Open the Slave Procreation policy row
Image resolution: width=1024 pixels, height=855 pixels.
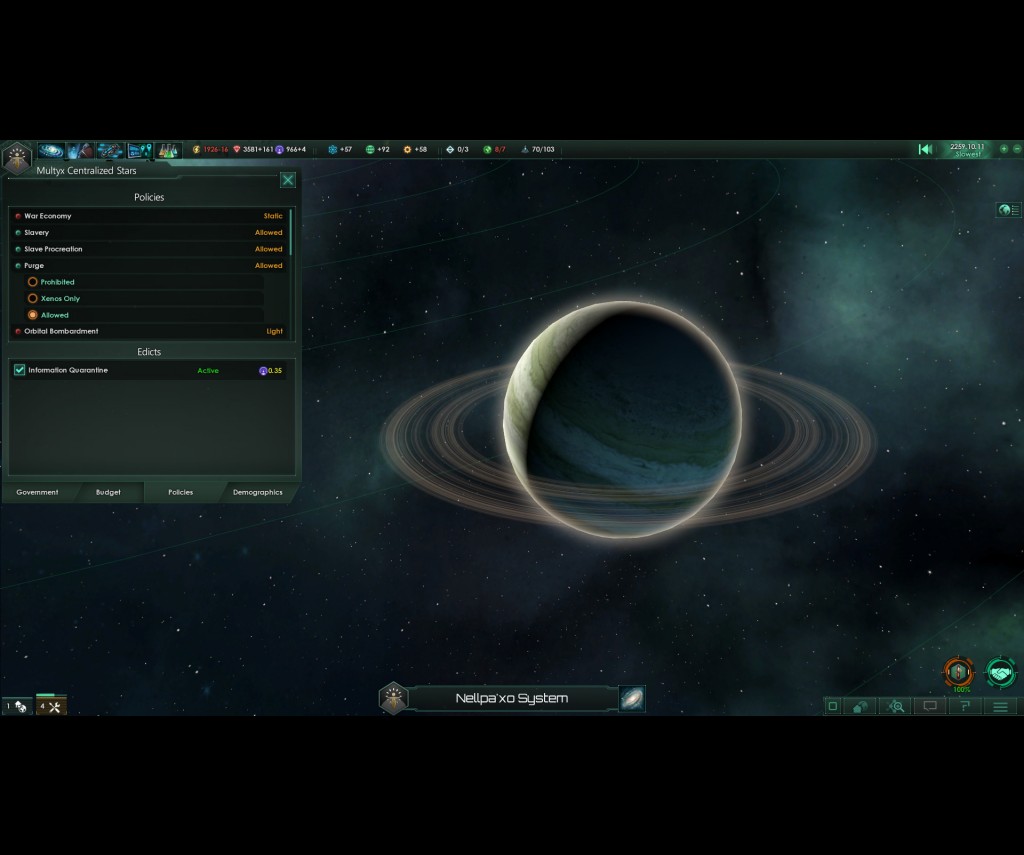pyautogui.click(x=148, y=249)
